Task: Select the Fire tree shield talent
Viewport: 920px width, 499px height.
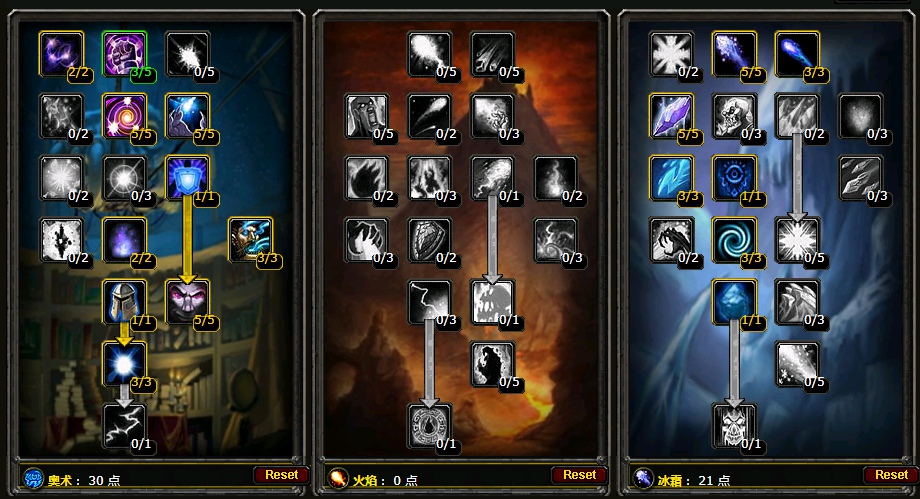Action: click(430, 239)
